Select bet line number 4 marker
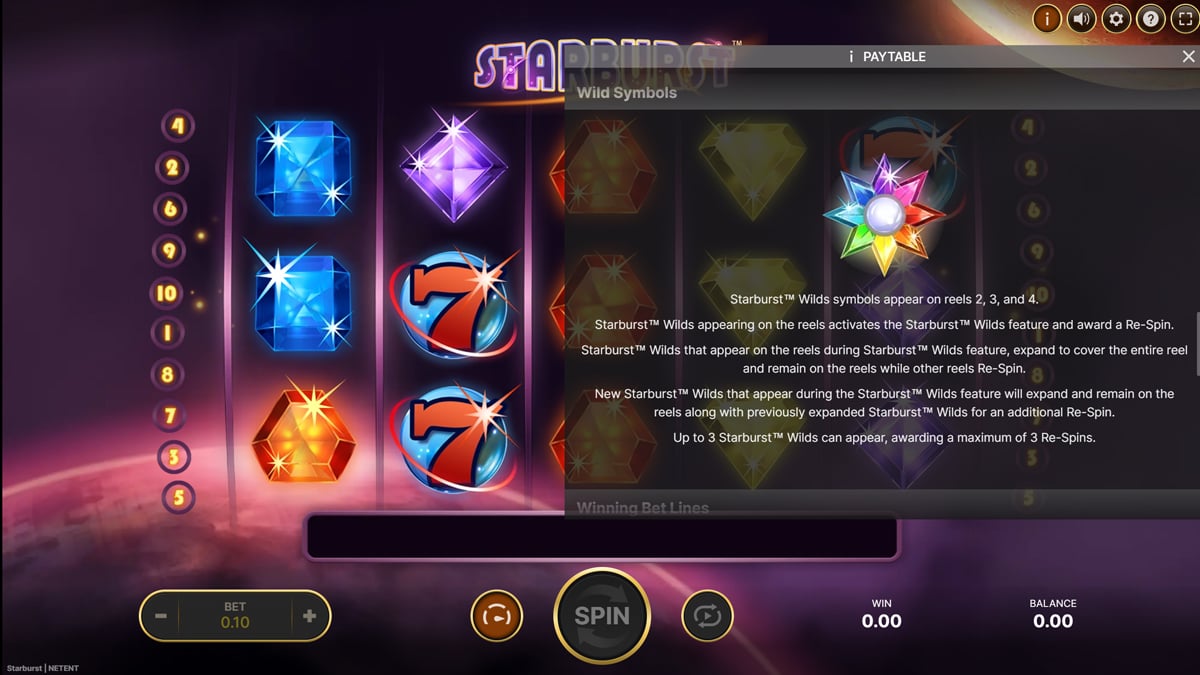1200x675 pixels. click(179, 126)
